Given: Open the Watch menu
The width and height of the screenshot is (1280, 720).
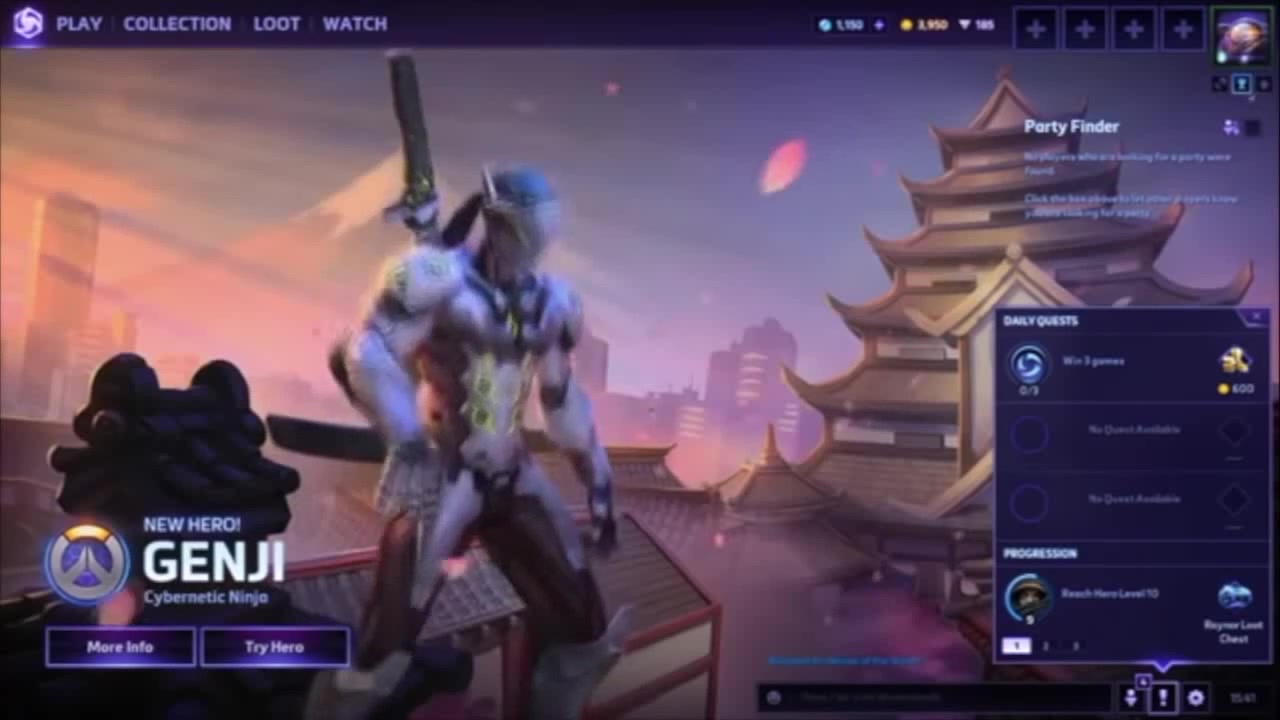Looking at the screenshot, I should coord(355,23).
